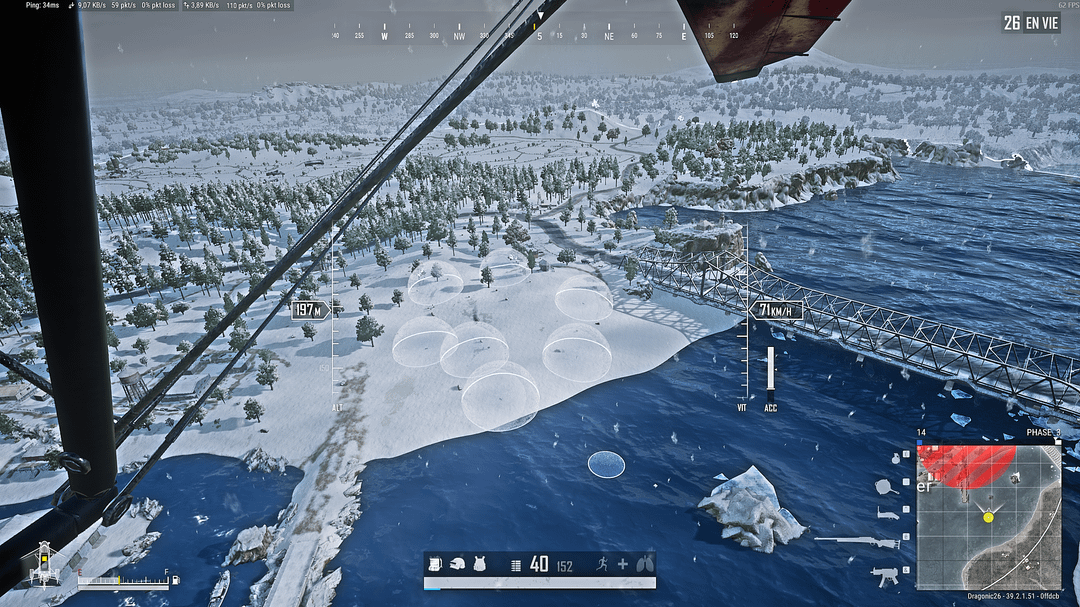The width and height of the screenshot is (1080, 607).
Task: Click the fuel pump icon
Action: pyautogui.click(x=176, y=579)
